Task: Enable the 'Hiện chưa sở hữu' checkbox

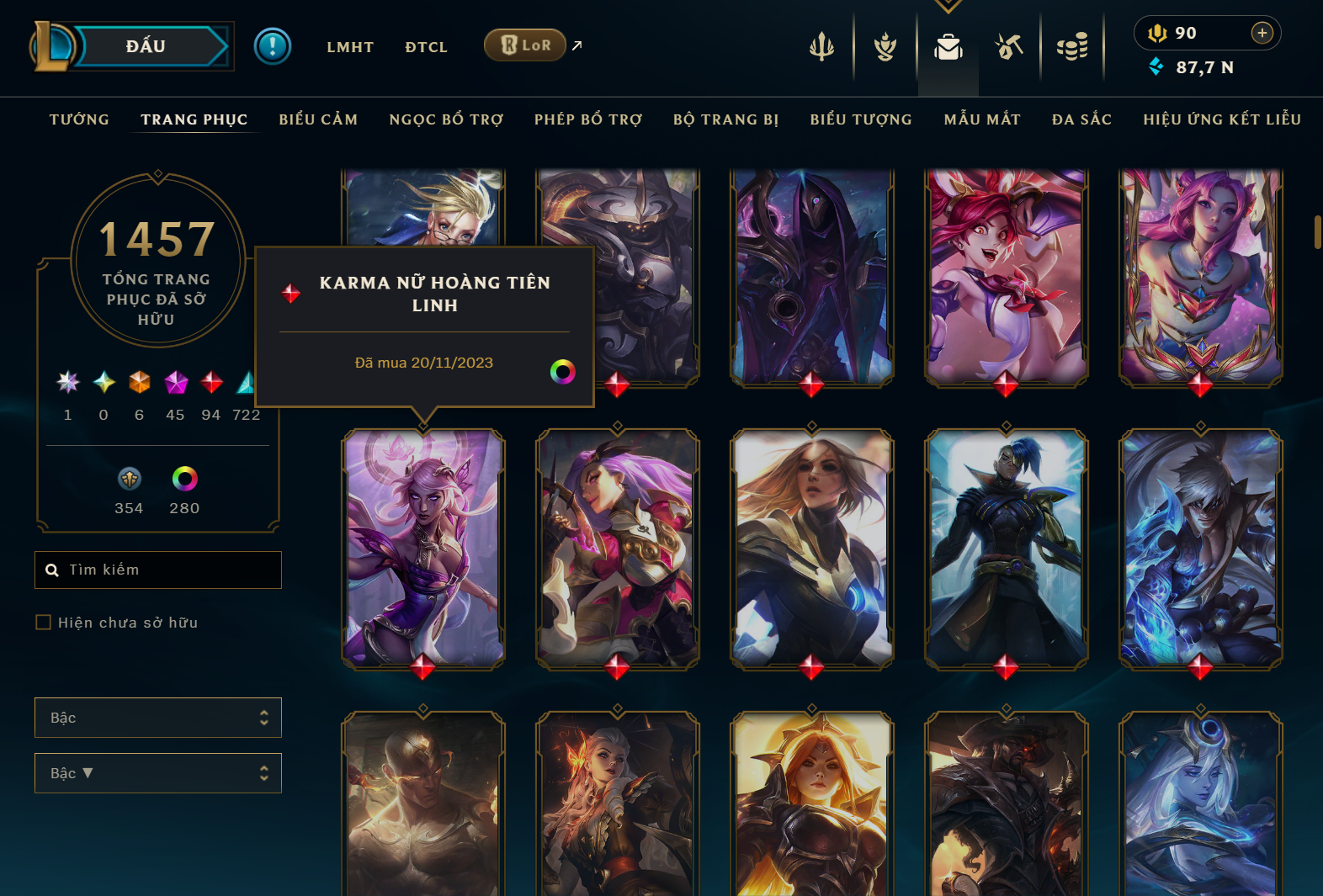Action: [43, 622]
